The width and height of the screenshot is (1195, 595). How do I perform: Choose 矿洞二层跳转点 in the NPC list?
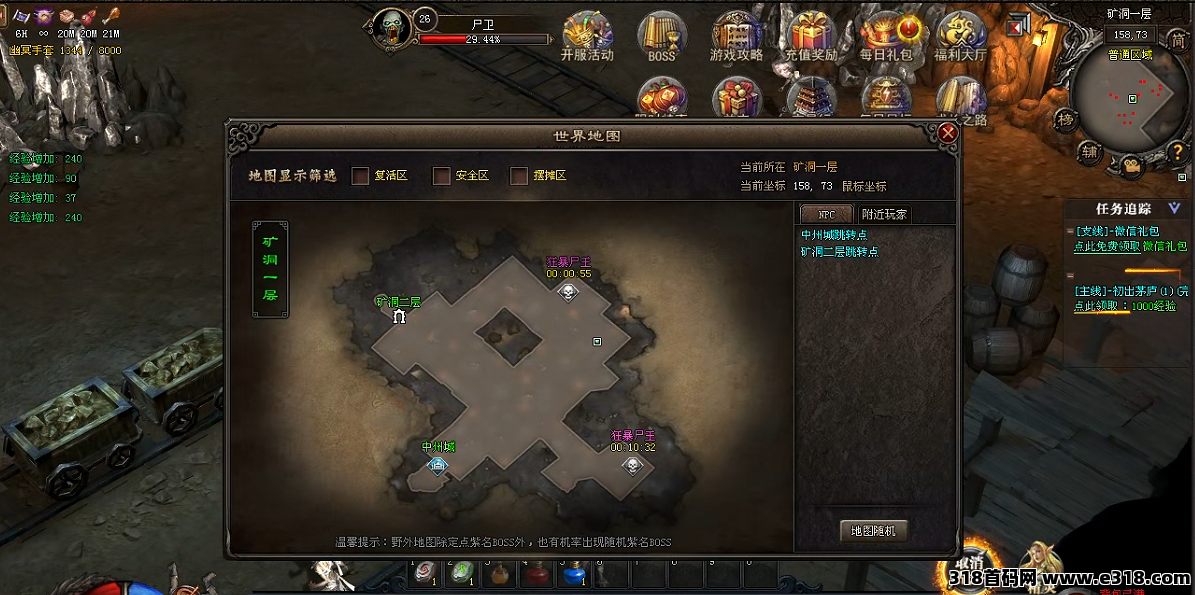click(x=839, y=252)
